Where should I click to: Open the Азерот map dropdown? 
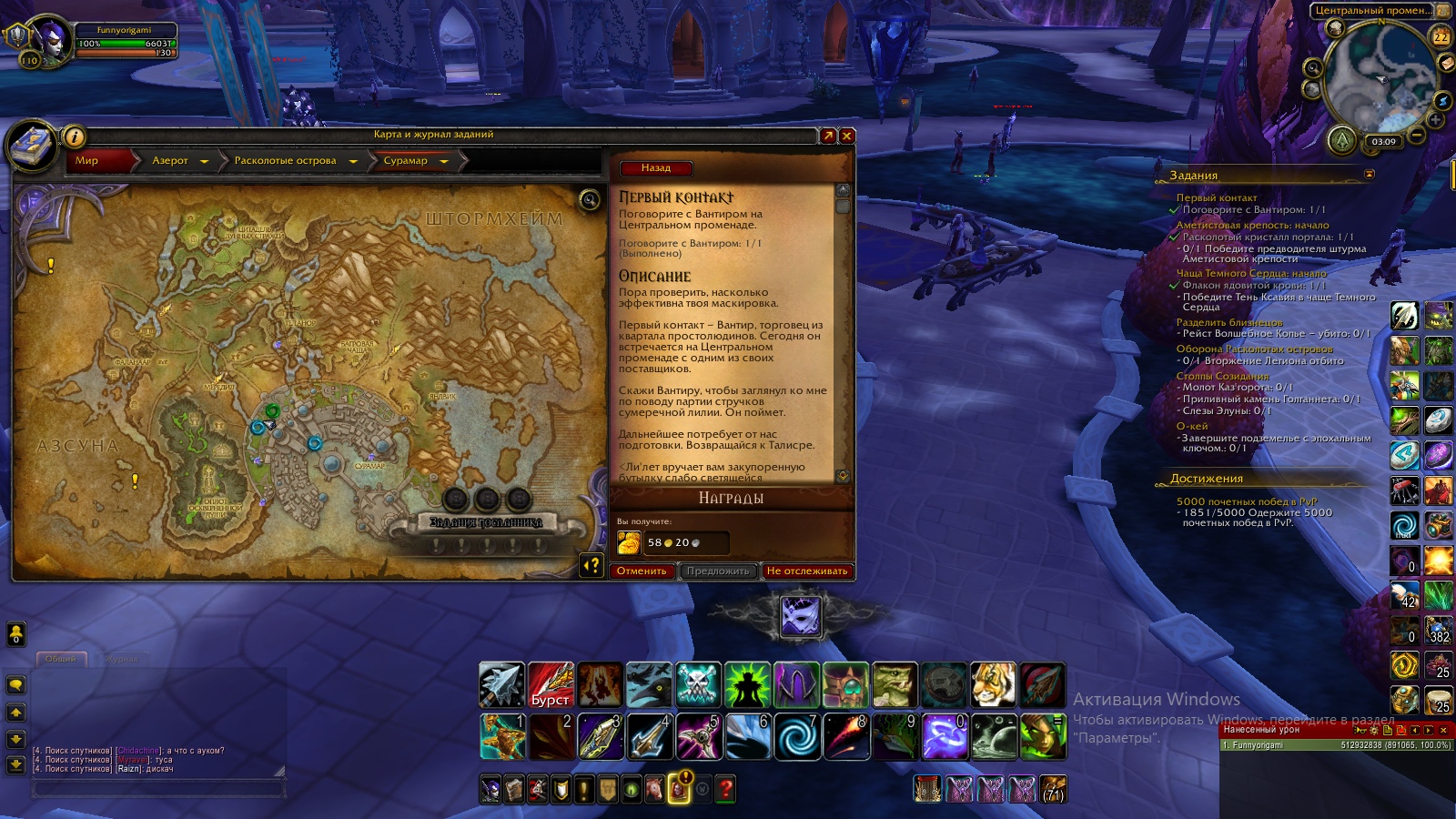pos(204,162)
